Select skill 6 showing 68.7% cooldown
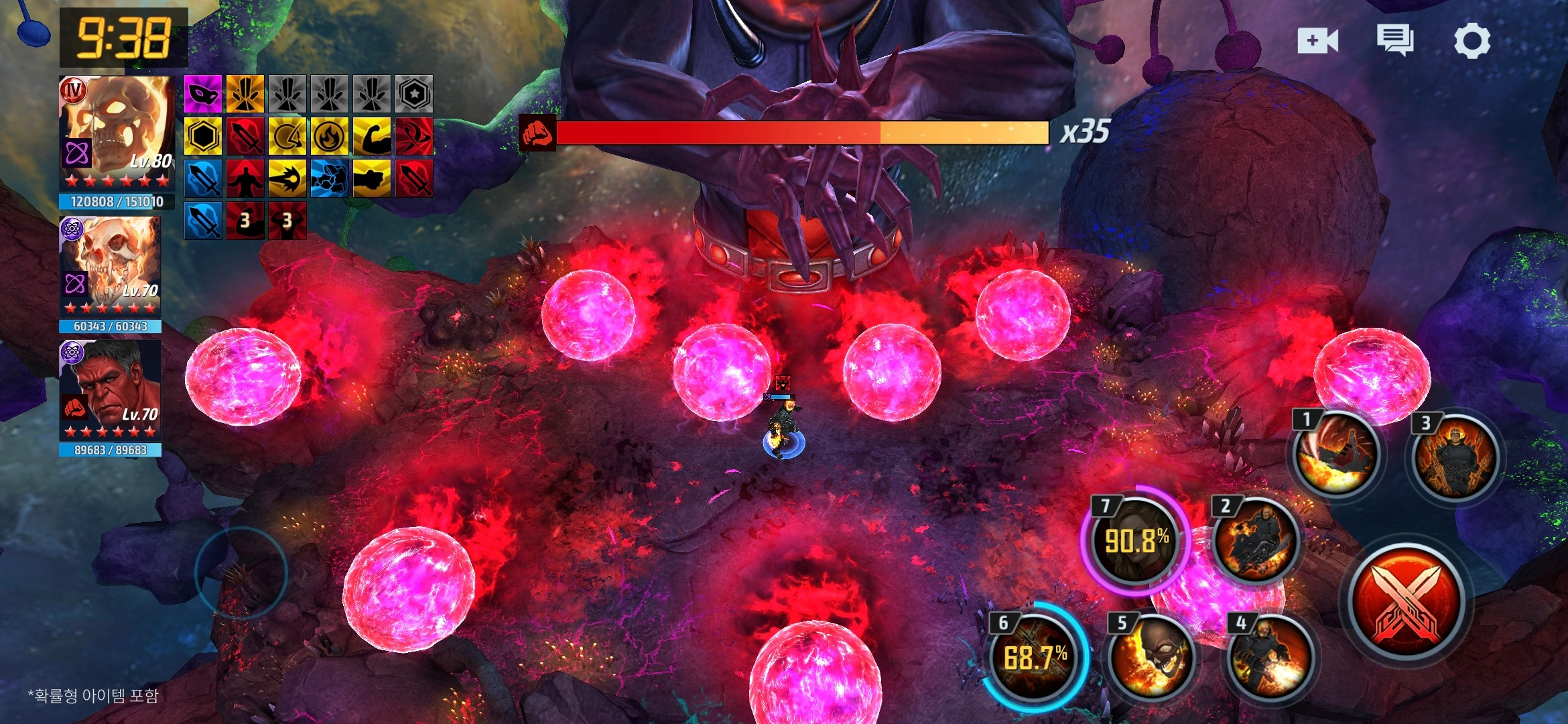The image size is (1568, 724). coord(1035,657)
